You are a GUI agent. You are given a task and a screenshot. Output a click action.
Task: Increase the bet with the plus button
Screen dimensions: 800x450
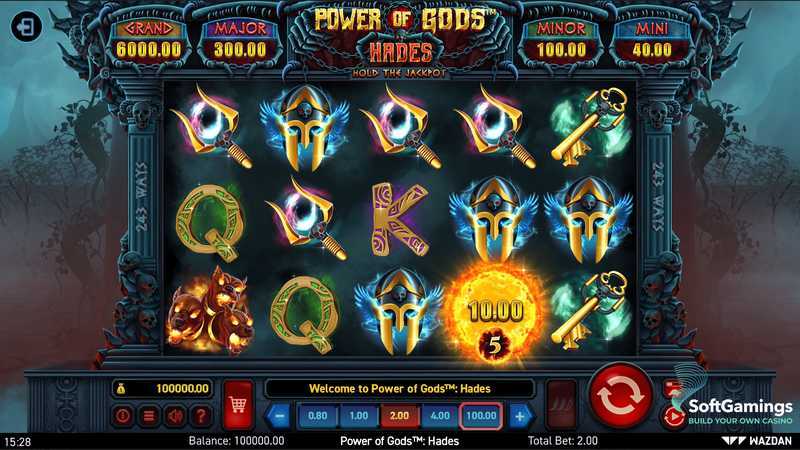tap(520, 415)
